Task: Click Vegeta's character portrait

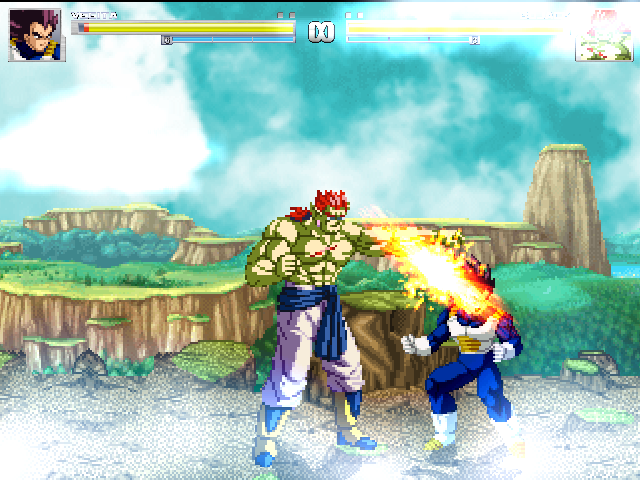Action: (37, 36)
